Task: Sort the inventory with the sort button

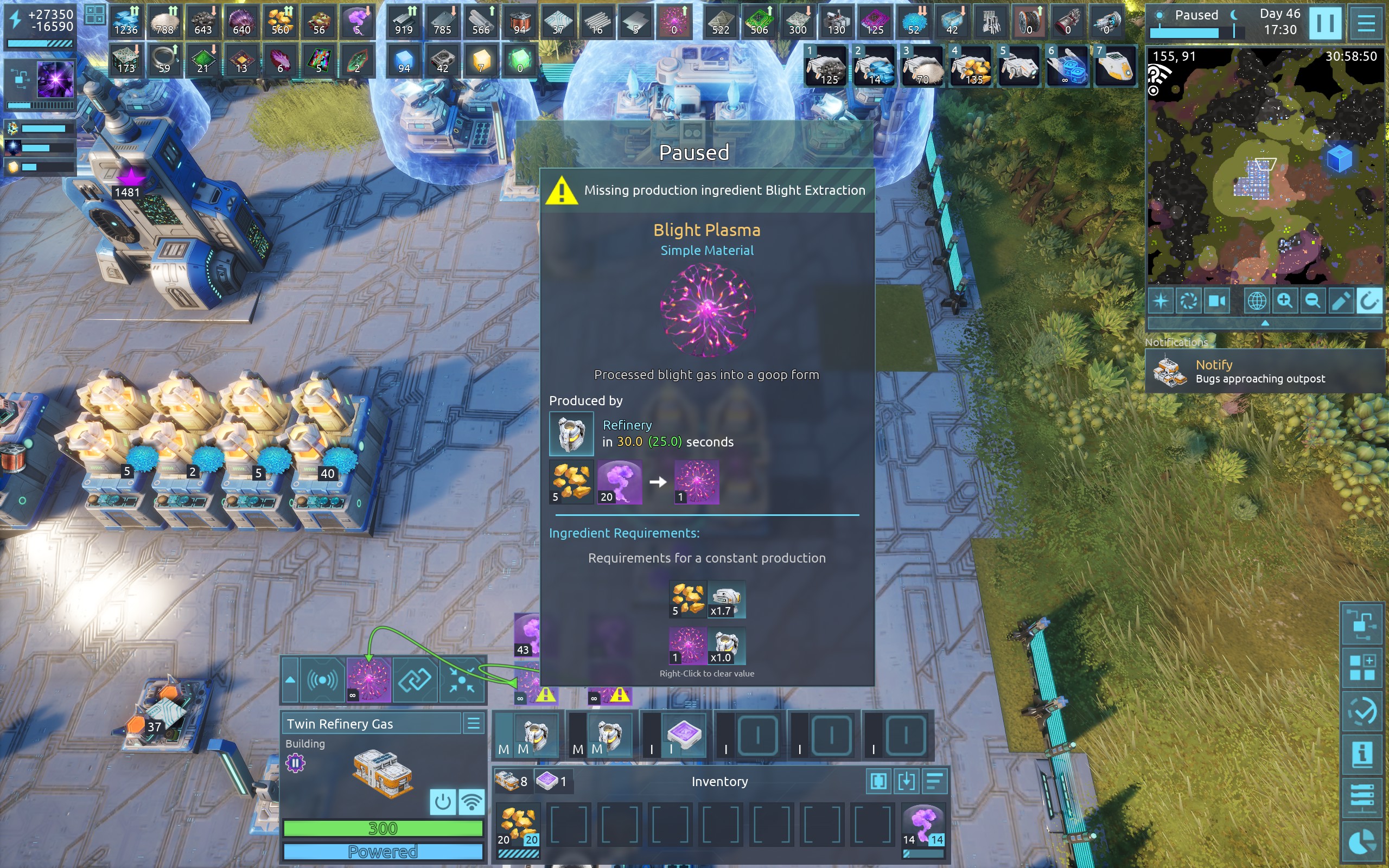Action: tap(934, 781)
